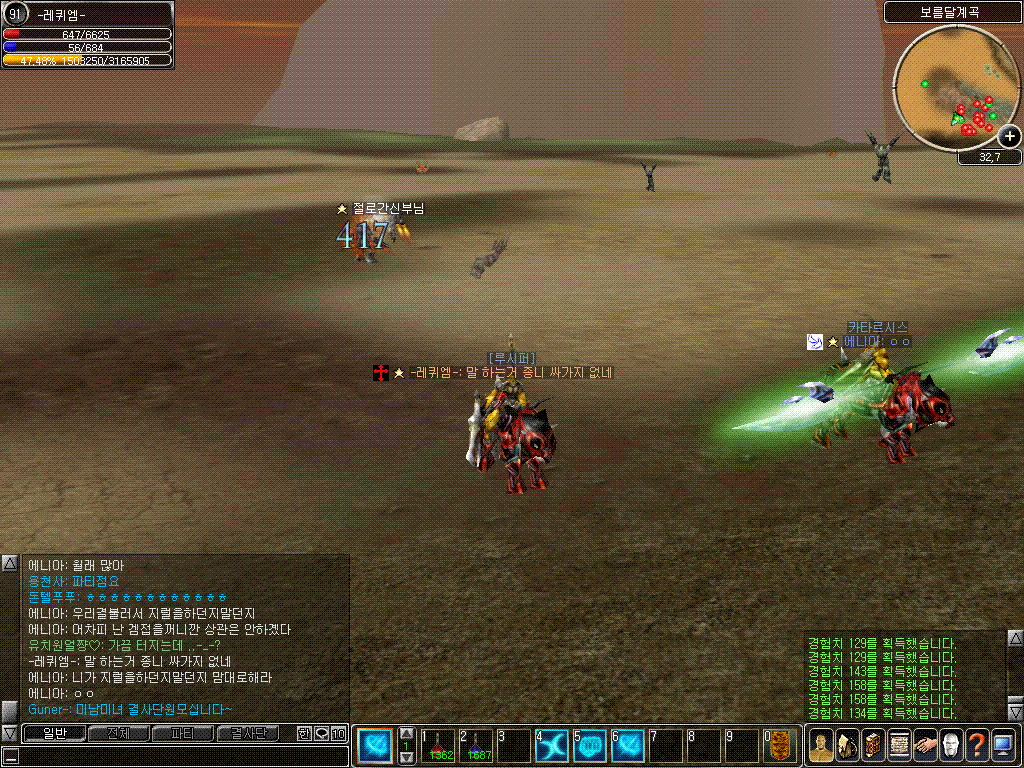Use the red potion in slot 1
Viewport: 1024px width, 768px height.
pyautogui.click(x=438, y=745)
